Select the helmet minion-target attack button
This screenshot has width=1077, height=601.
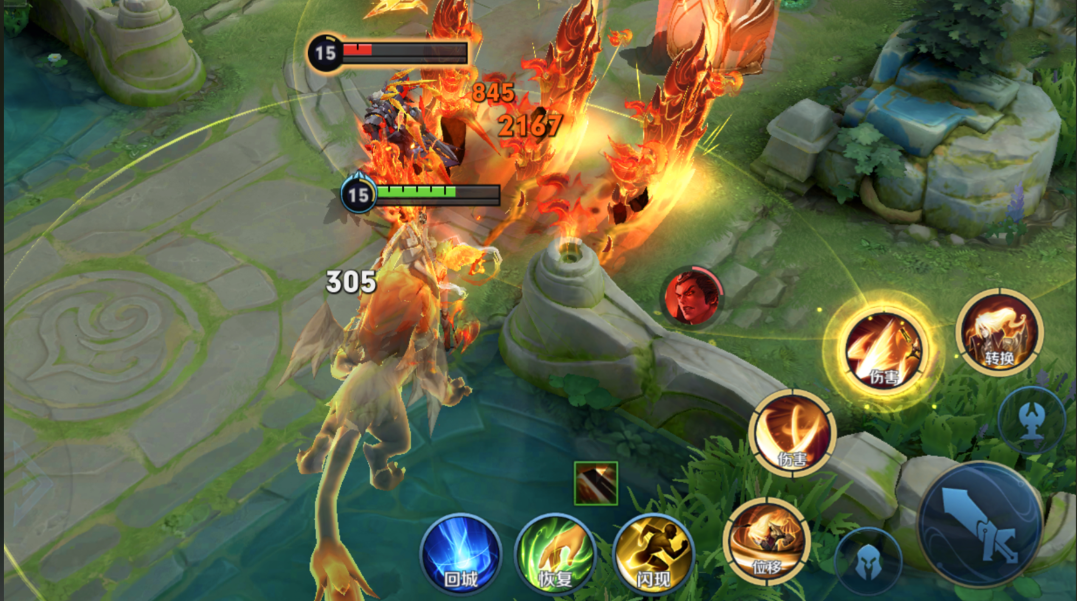867,560
